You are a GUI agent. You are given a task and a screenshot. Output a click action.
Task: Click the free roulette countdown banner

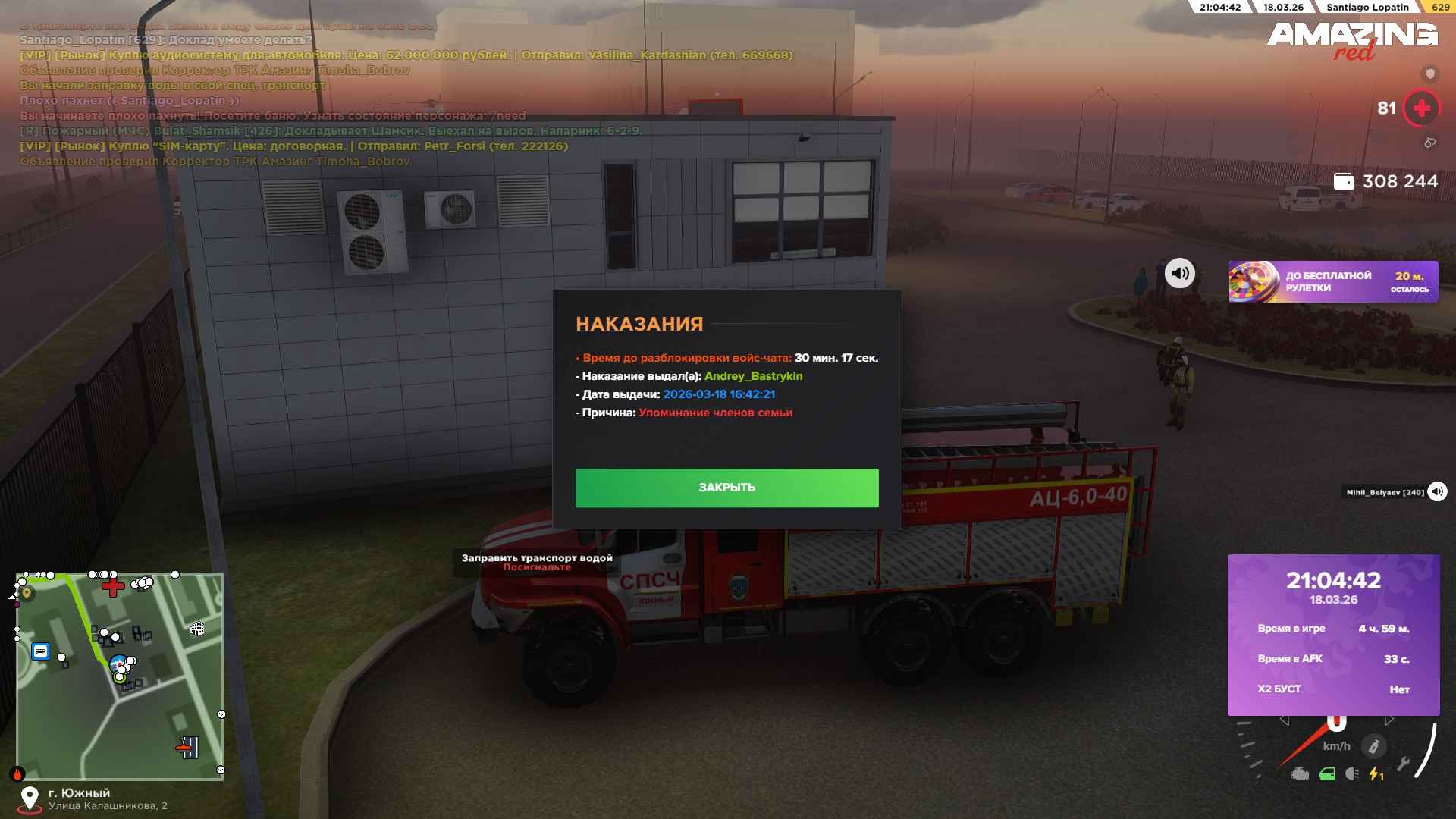(x=1333, y=282)
